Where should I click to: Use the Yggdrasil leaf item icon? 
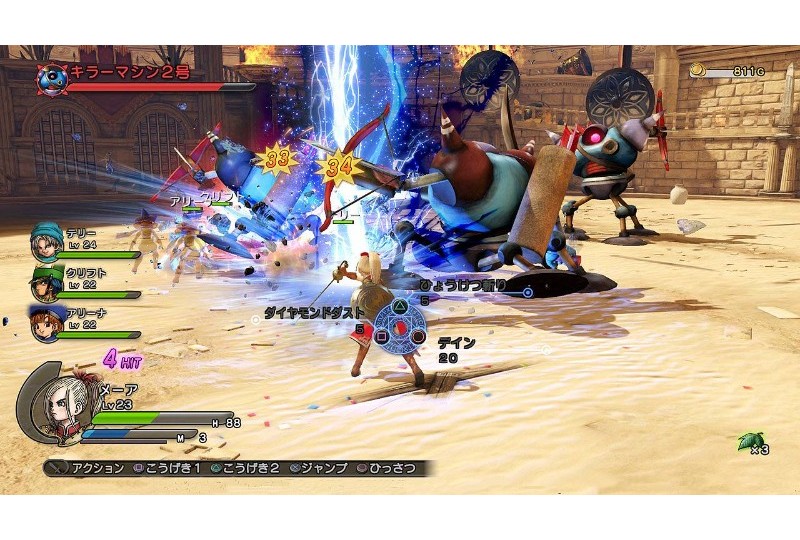[x=747, y=439]
